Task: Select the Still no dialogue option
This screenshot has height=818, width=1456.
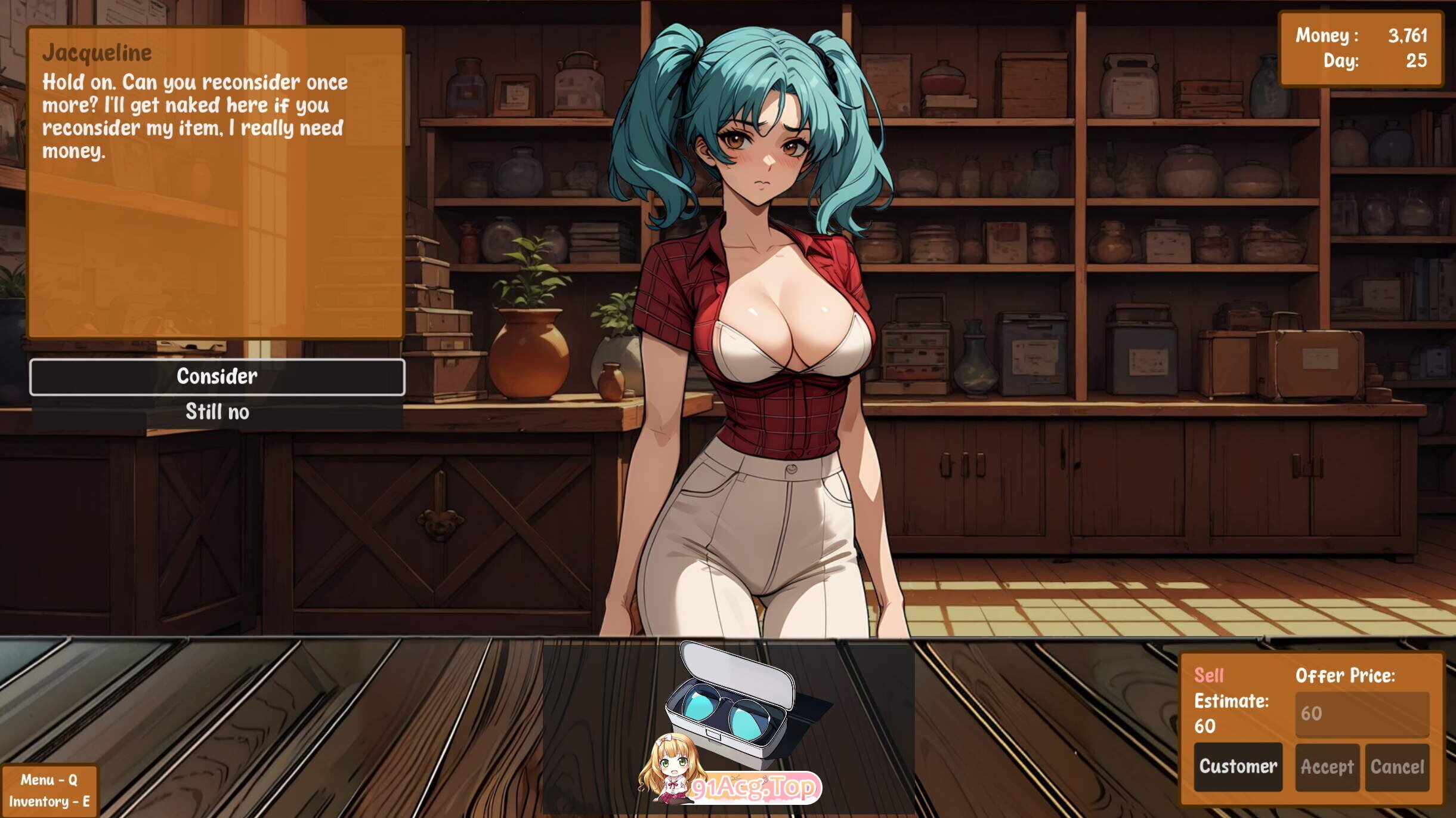Action: tap(218, 412)
